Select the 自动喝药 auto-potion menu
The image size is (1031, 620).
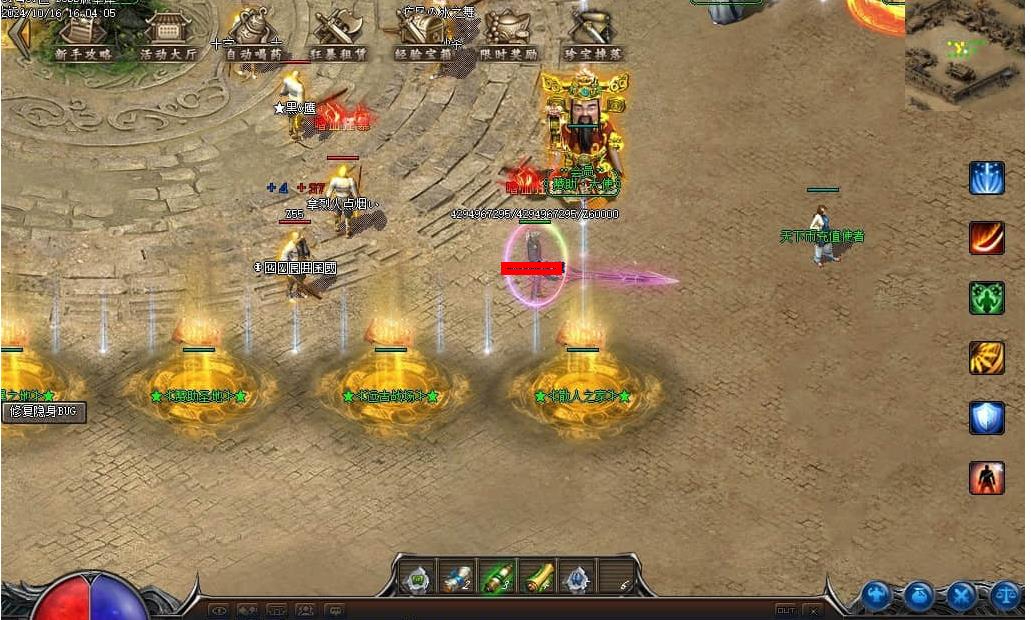coord(253,37)
